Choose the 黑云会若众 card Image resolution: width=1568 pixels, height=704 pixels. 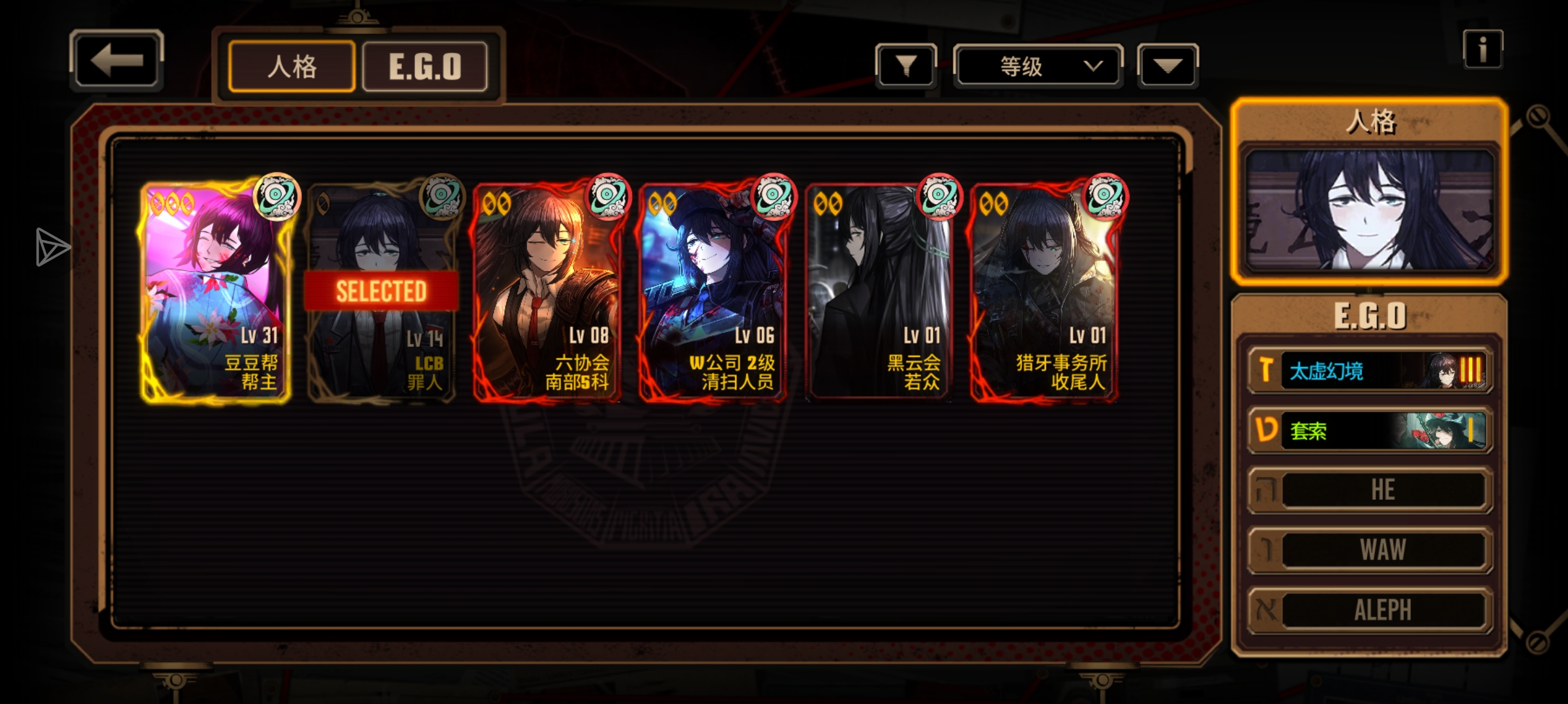pyautogui.click(x=879, y=291)
